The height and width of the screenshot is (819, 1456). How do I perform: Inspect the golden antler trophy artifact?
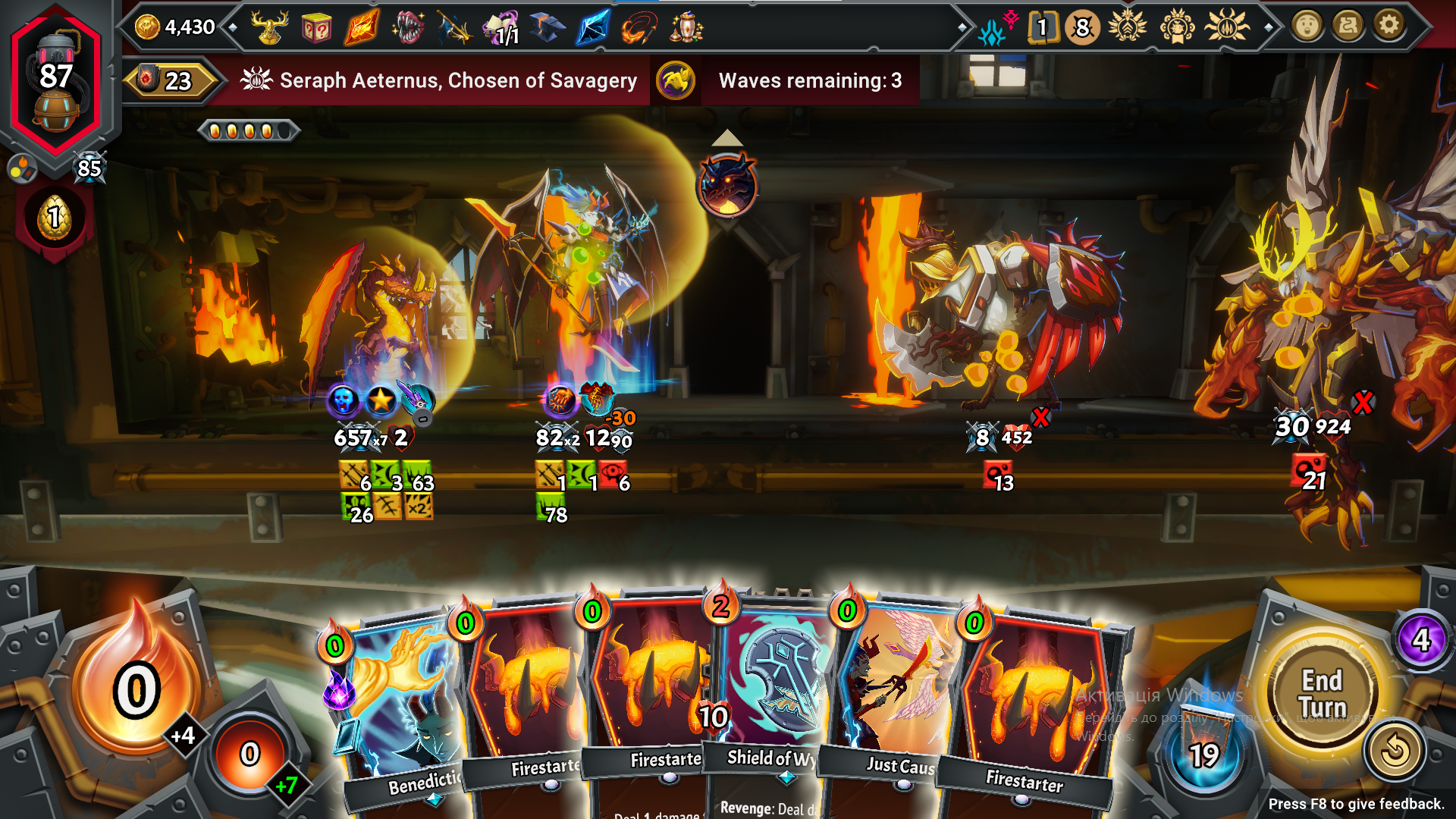271,28
